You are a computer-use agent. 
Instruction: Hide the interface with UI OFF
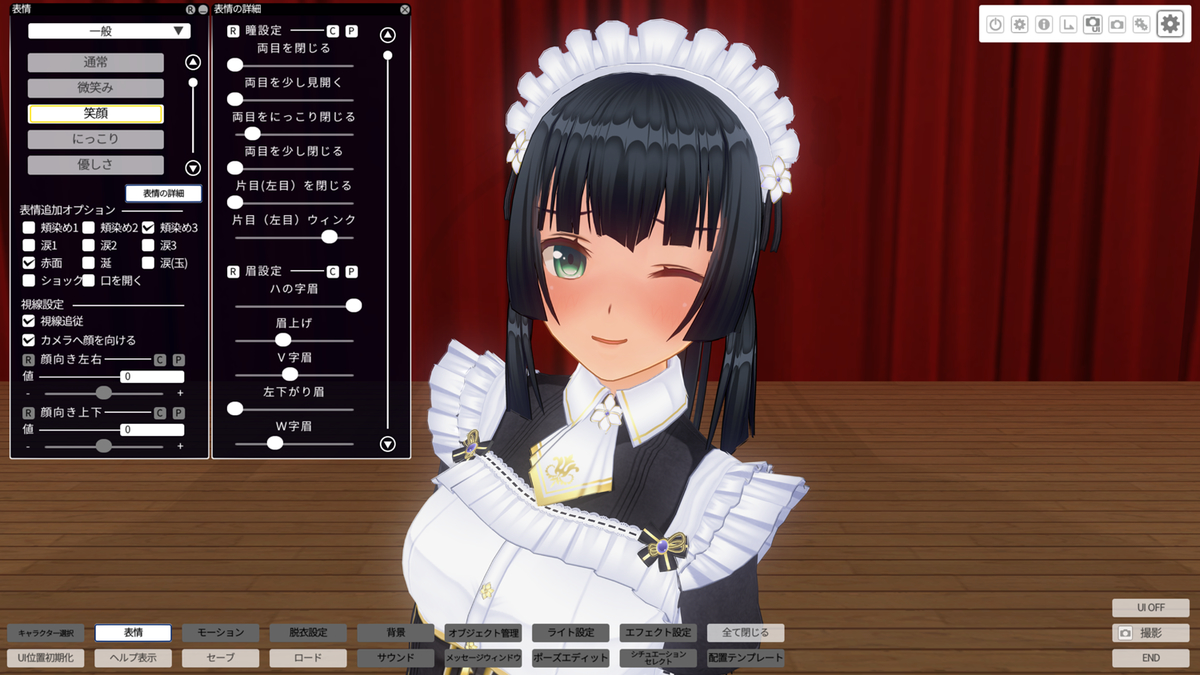1150,607
